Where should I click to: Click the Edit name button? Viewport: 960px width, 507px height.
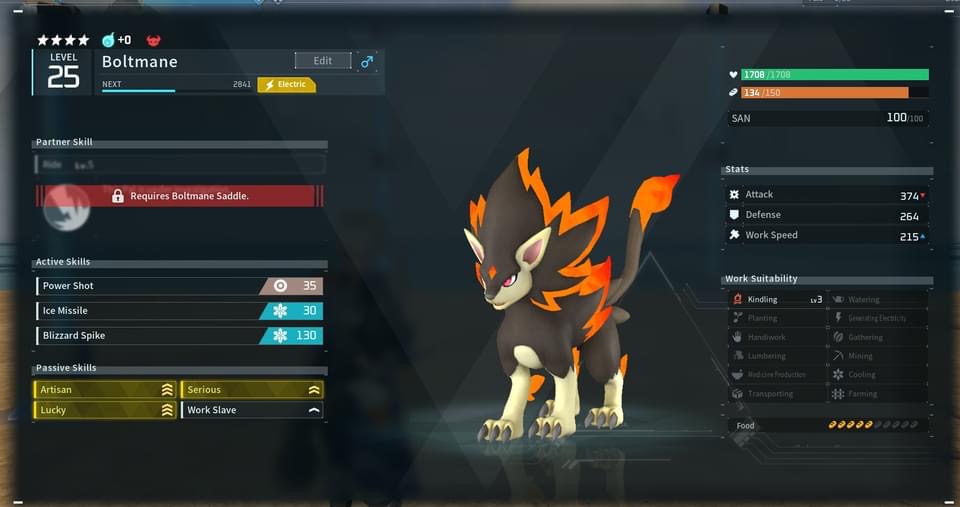click(x=323, y=61)
